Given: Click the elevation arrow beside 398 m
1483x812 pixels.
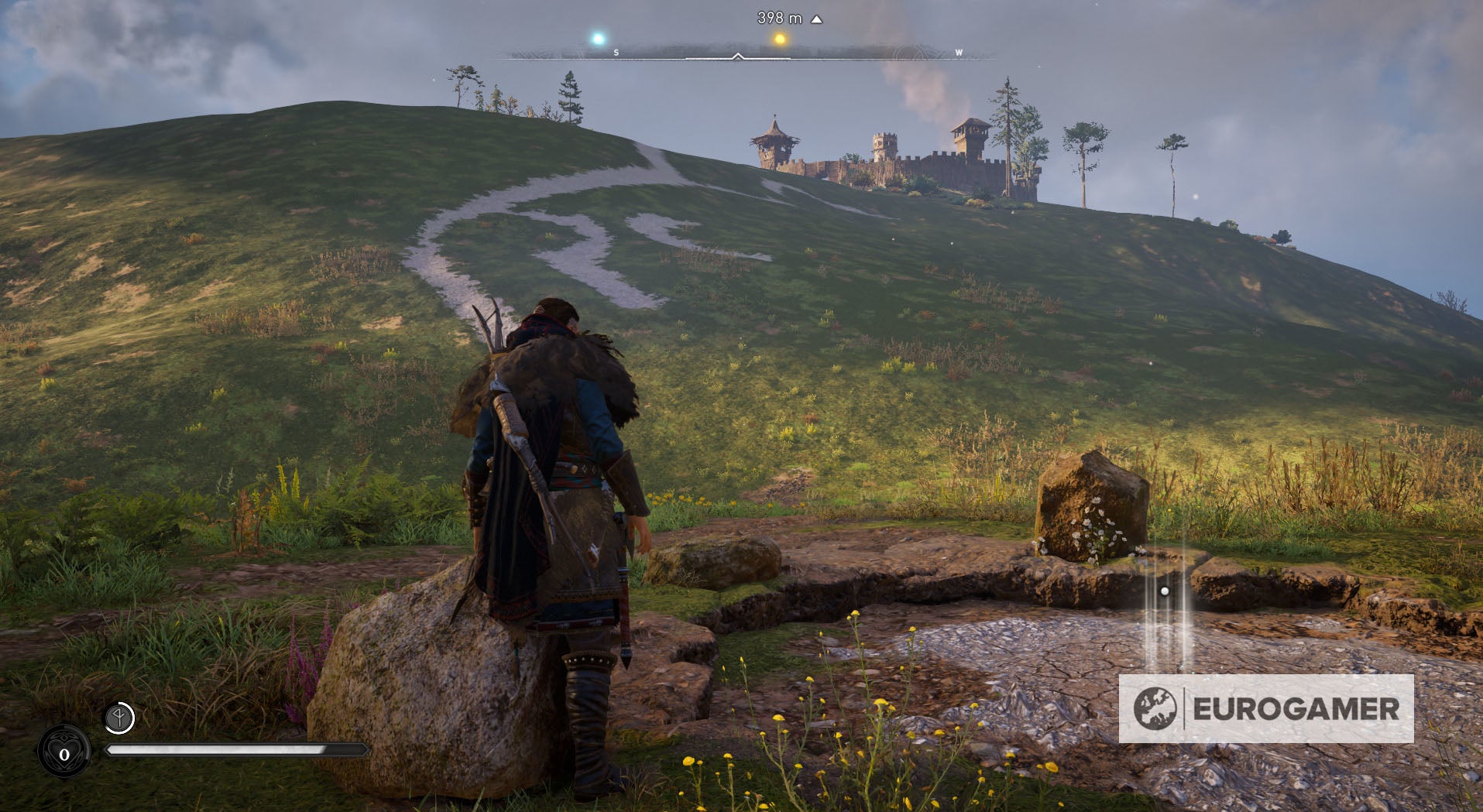Looking at the screenshot, I should point(815,18).
